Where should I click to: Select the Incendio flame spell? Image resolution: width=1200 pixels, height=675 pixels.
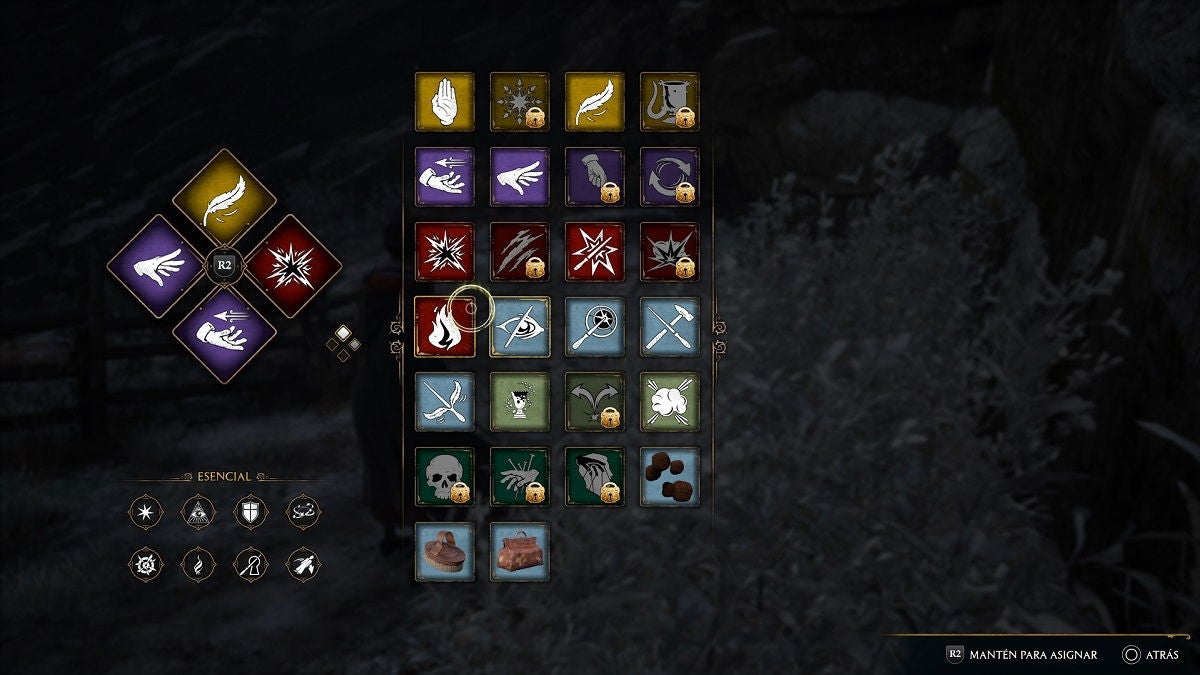click(x=444, y=327)
